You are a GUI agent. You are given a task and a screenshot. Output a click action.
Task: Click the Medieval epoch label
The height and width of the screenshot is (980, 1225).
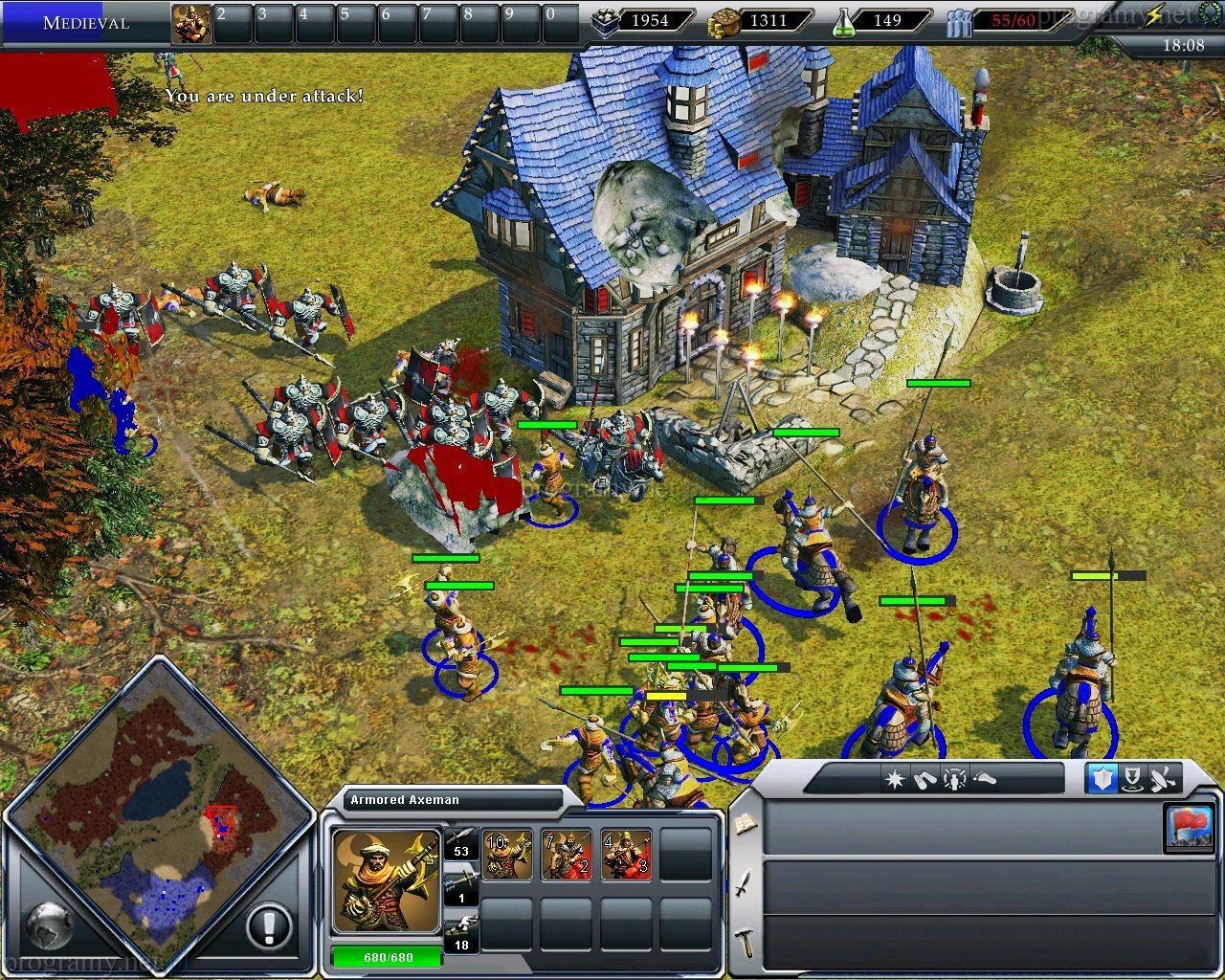pyautogui.click(x=86, y=22)
